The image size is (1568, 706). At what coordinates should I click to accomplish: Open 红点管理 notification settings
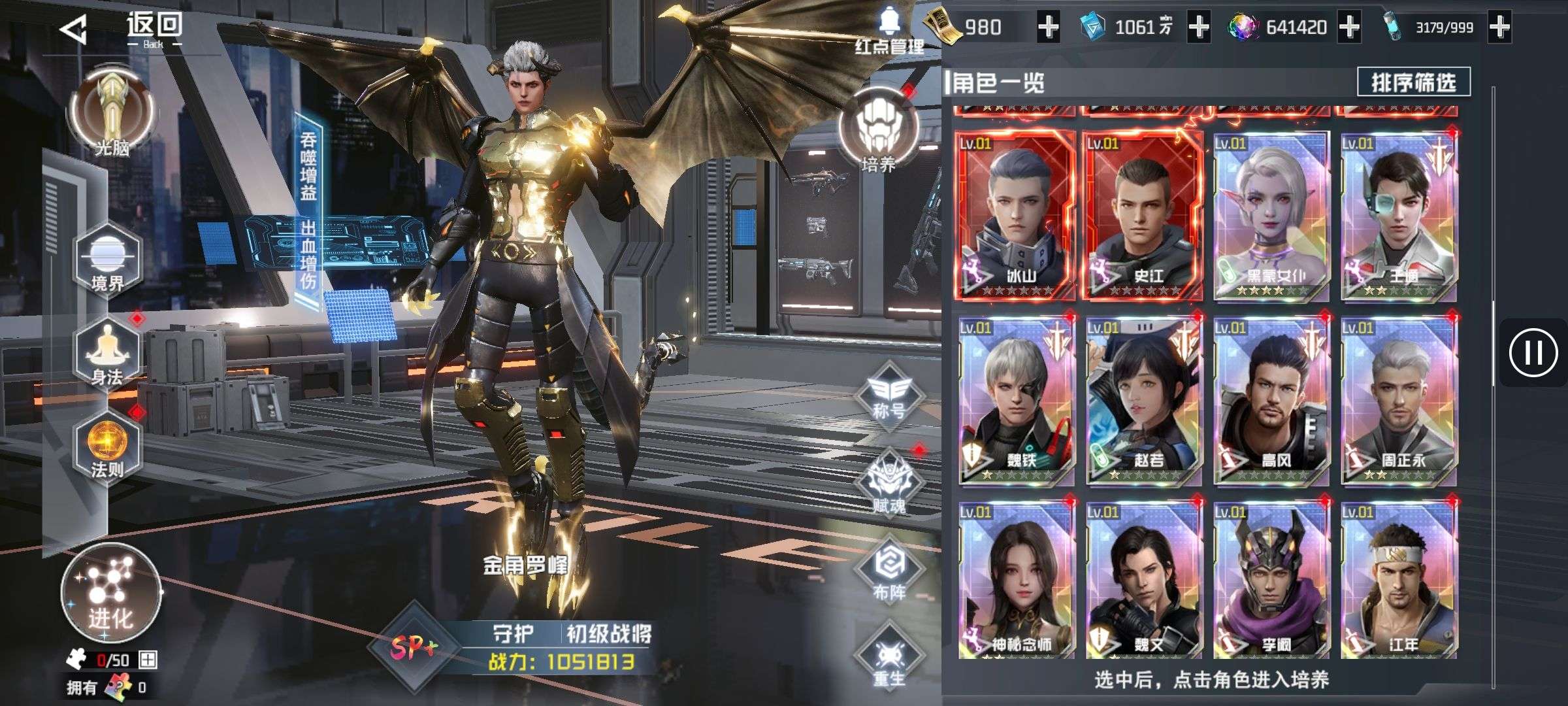pyautogui.click(x=889, y=31)
